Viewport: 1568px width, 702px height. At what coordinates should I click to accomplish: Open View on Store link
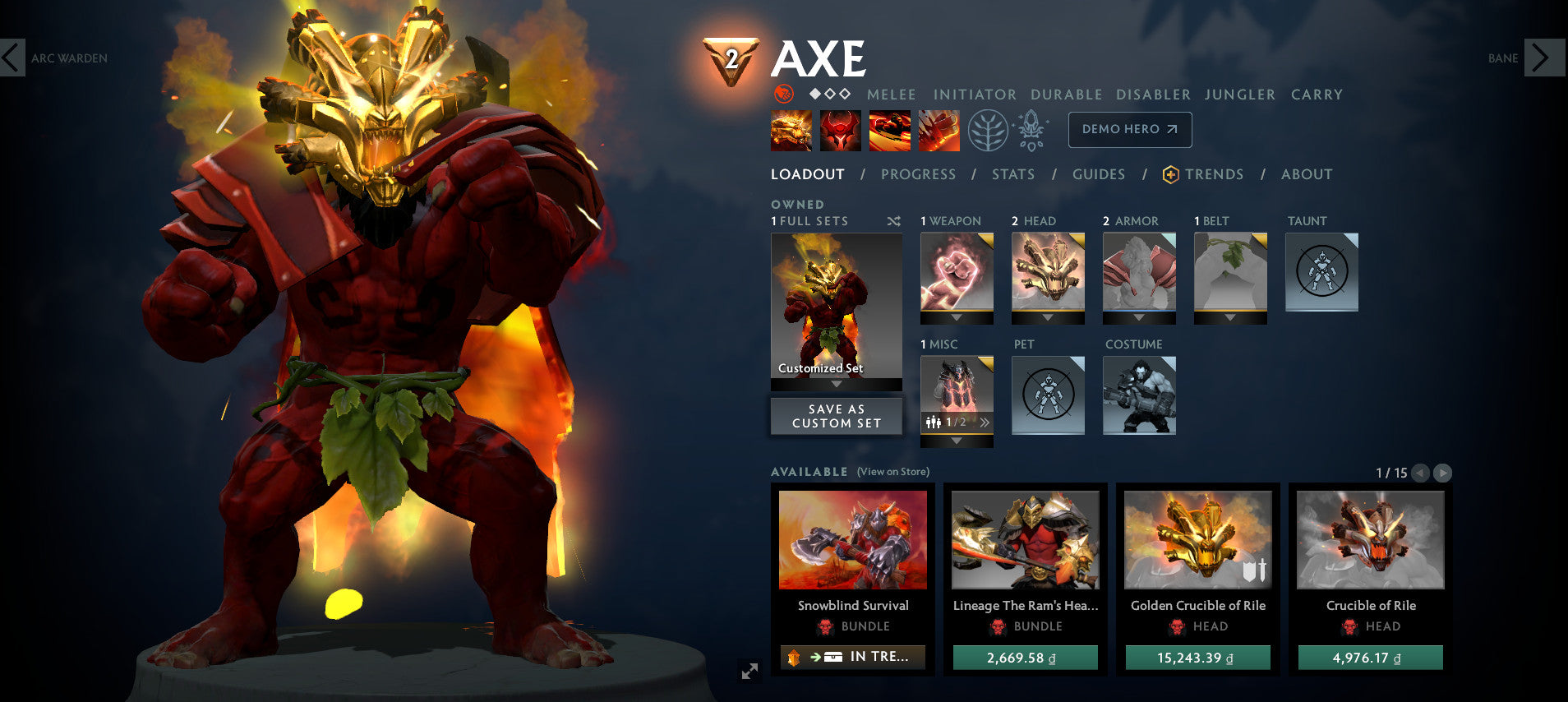tap(892, 472)
